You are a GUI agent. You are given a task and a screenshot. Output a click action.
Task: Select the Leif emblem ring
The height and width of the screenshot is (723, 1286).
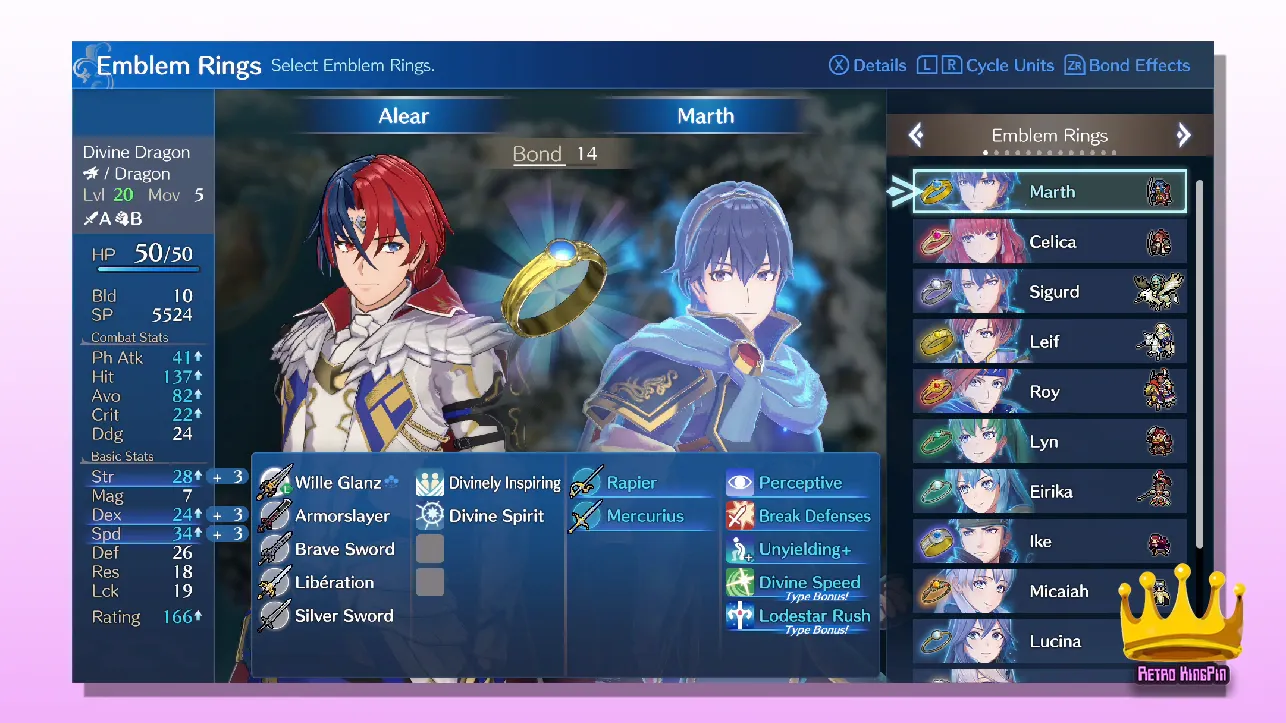pyautogui.click(x=1050, y=342)
